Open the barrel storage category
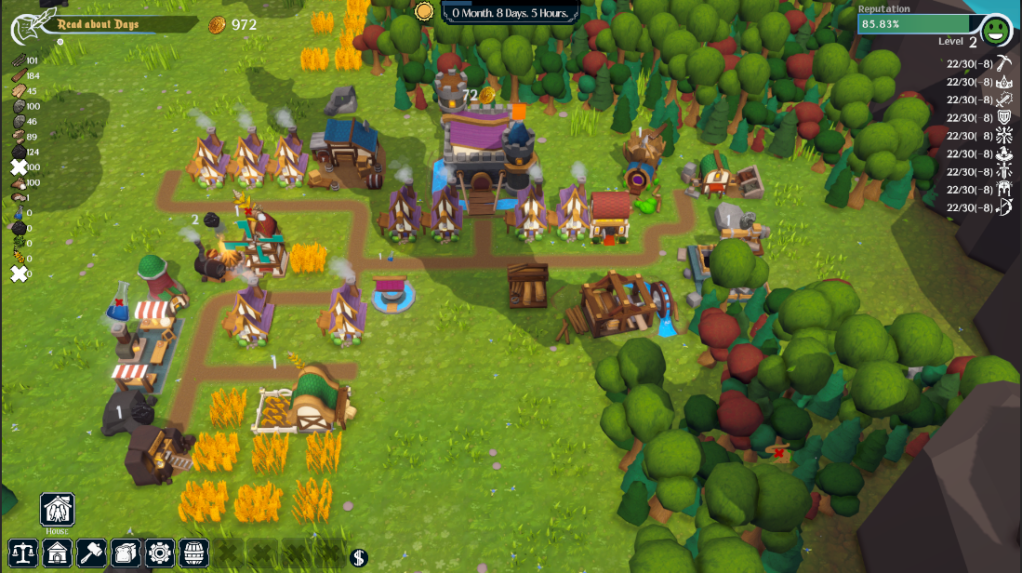The image size is (1022, 573). [x=194, y=552]
